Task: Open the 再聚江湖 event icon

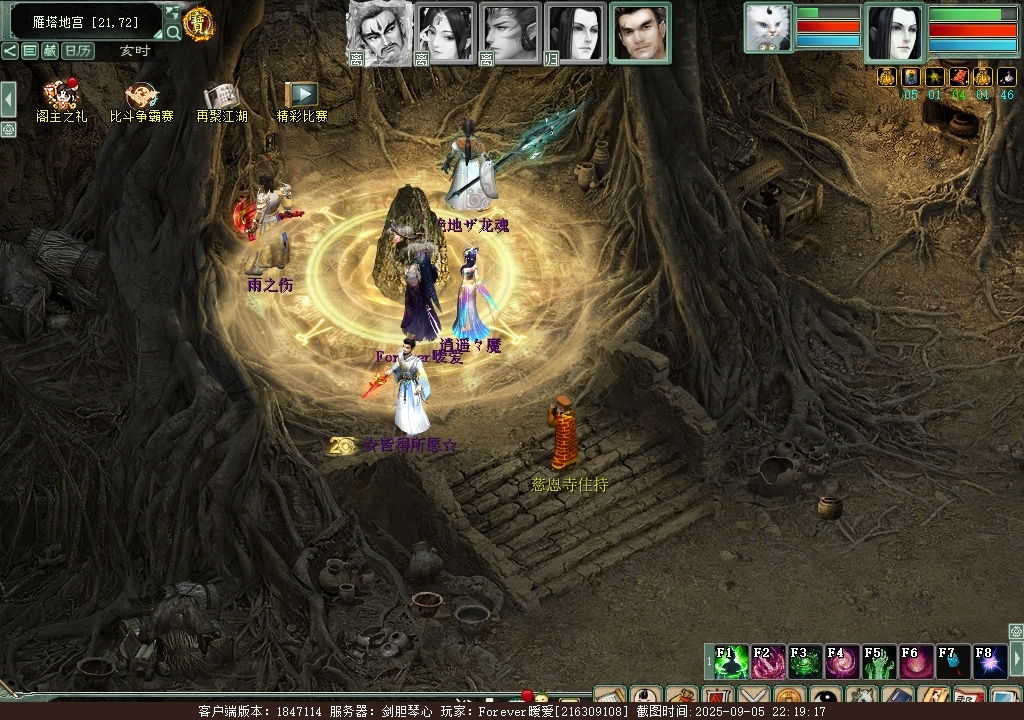Action: point(220,98)
